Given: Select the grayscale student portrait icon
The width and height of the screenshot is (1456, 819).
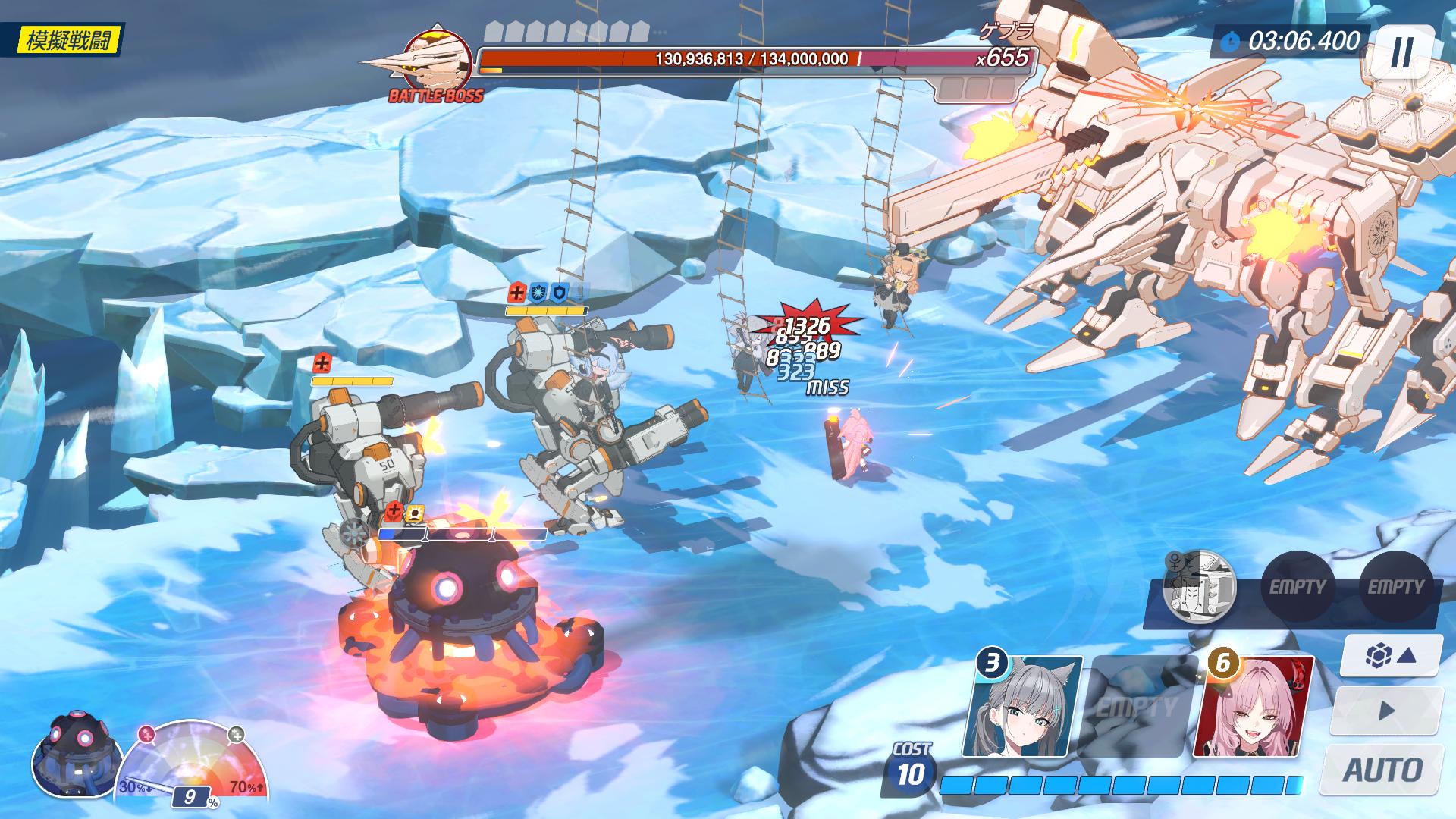Looking at the screenshot, I should pyautogui.click(x=1200, y=587).
